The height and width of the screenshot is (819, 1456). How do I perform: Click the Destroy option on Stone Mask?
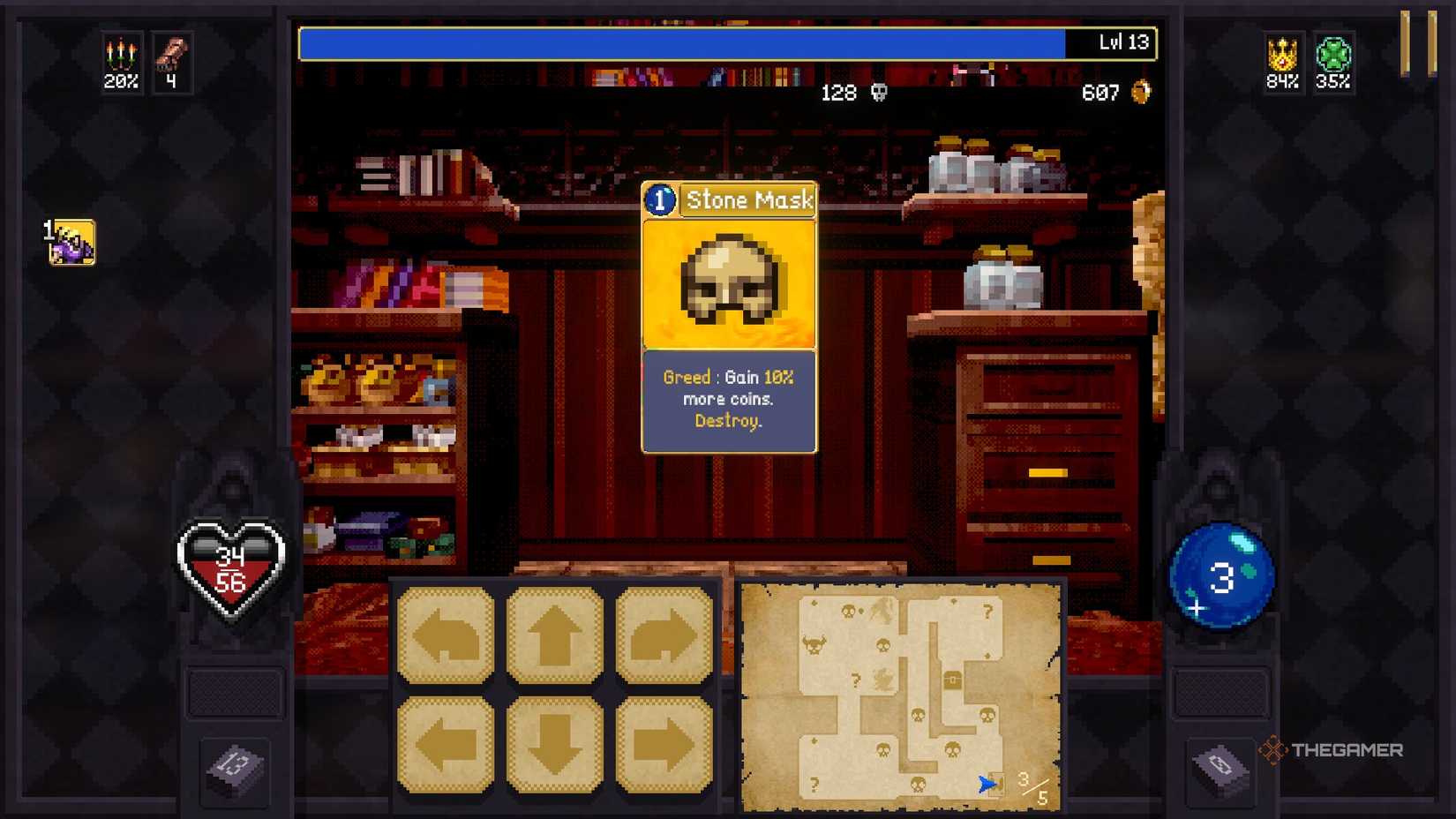point(728,421)
